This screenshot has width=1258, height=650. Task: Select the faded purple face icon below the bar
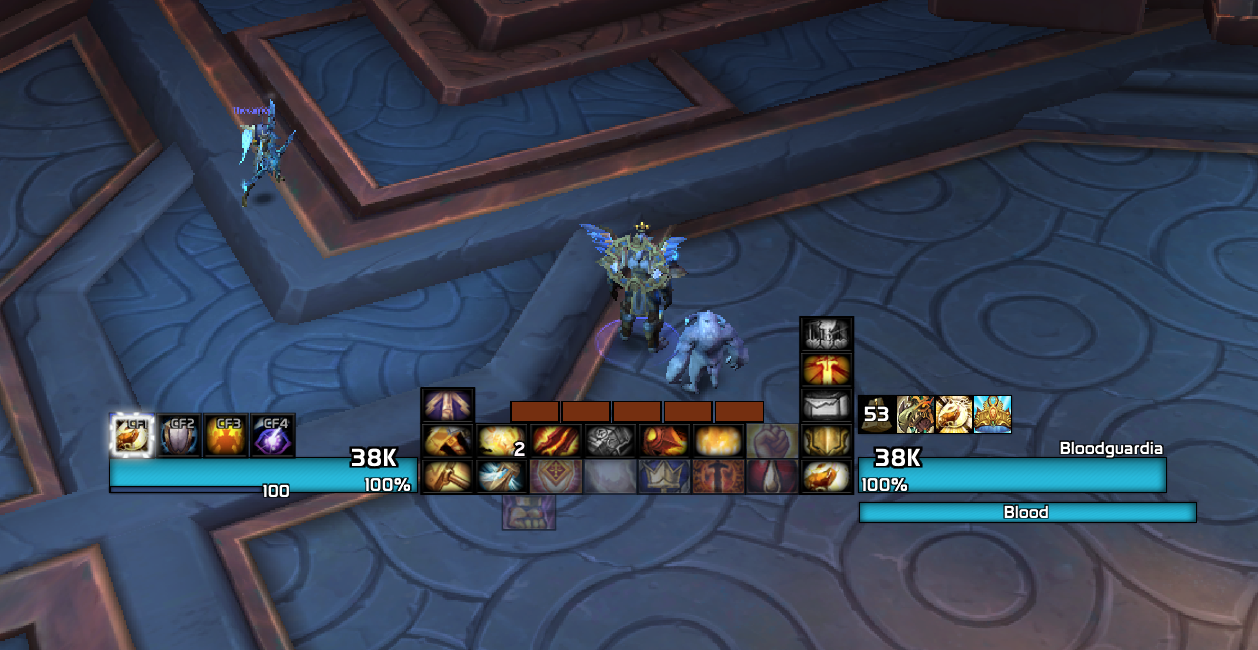click(527, 512)
